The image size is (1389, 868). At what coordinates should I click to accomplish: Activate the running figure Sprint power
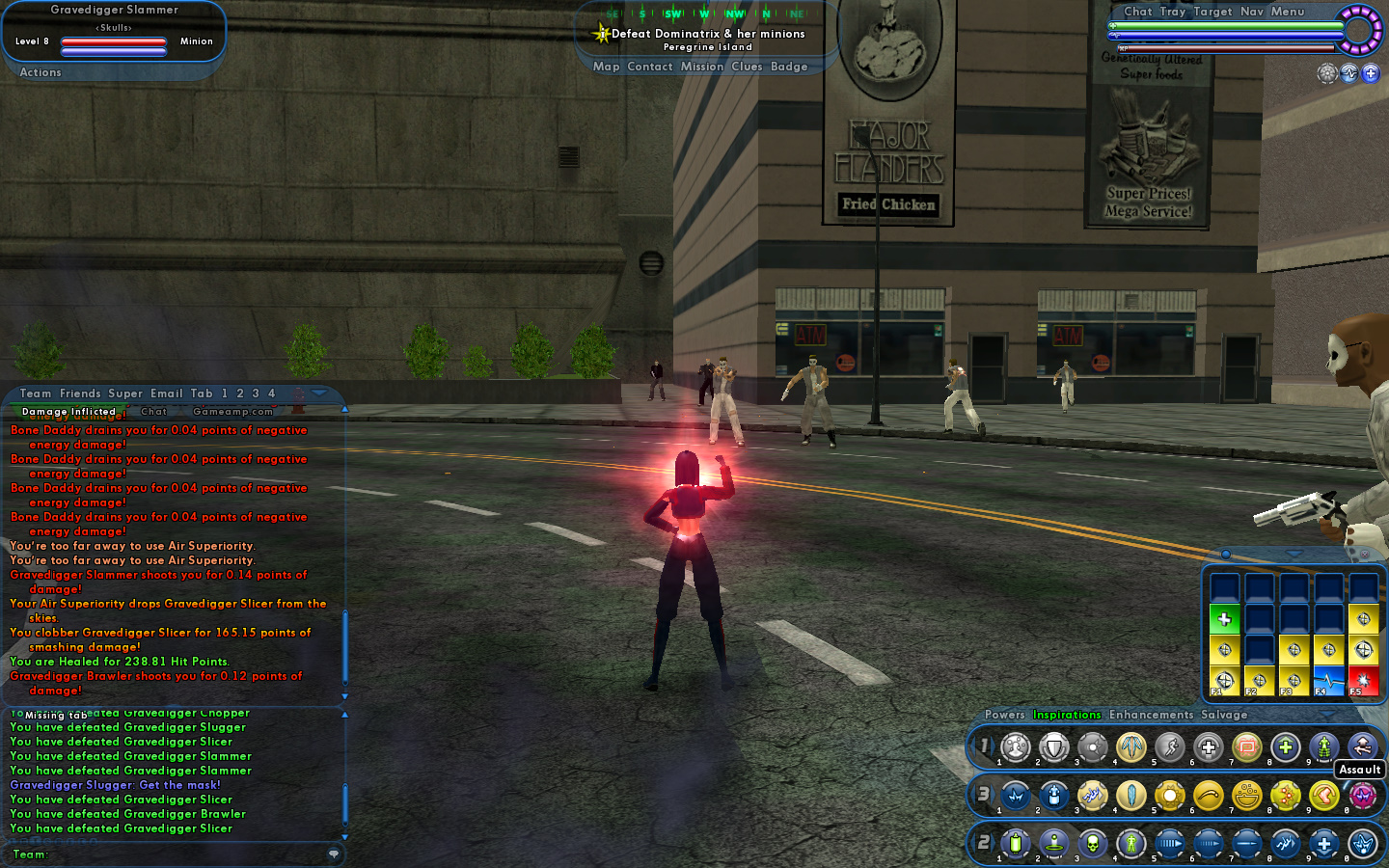1169,746
